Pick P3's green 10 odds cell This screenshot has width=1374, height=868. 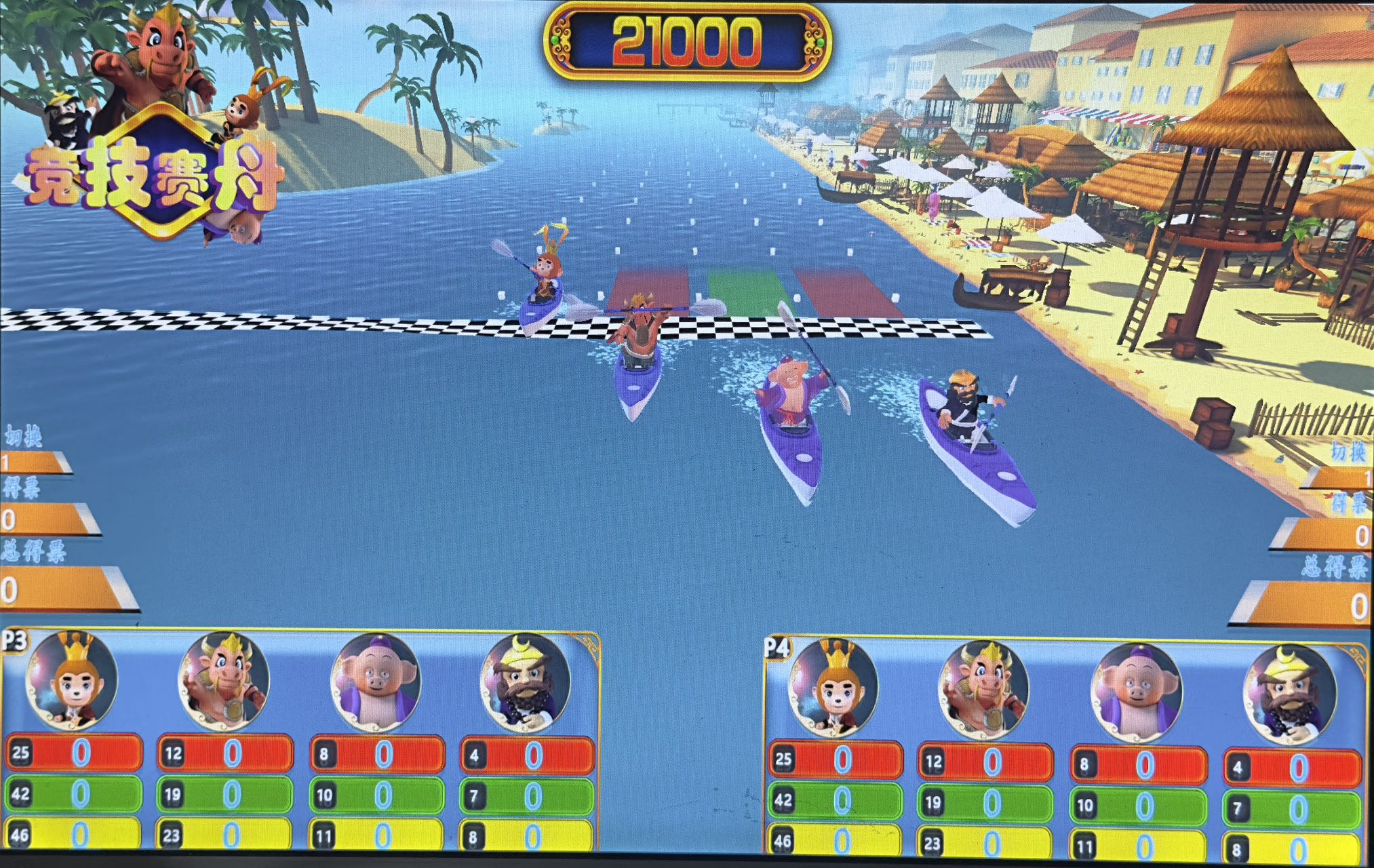(x=377, y=795)
